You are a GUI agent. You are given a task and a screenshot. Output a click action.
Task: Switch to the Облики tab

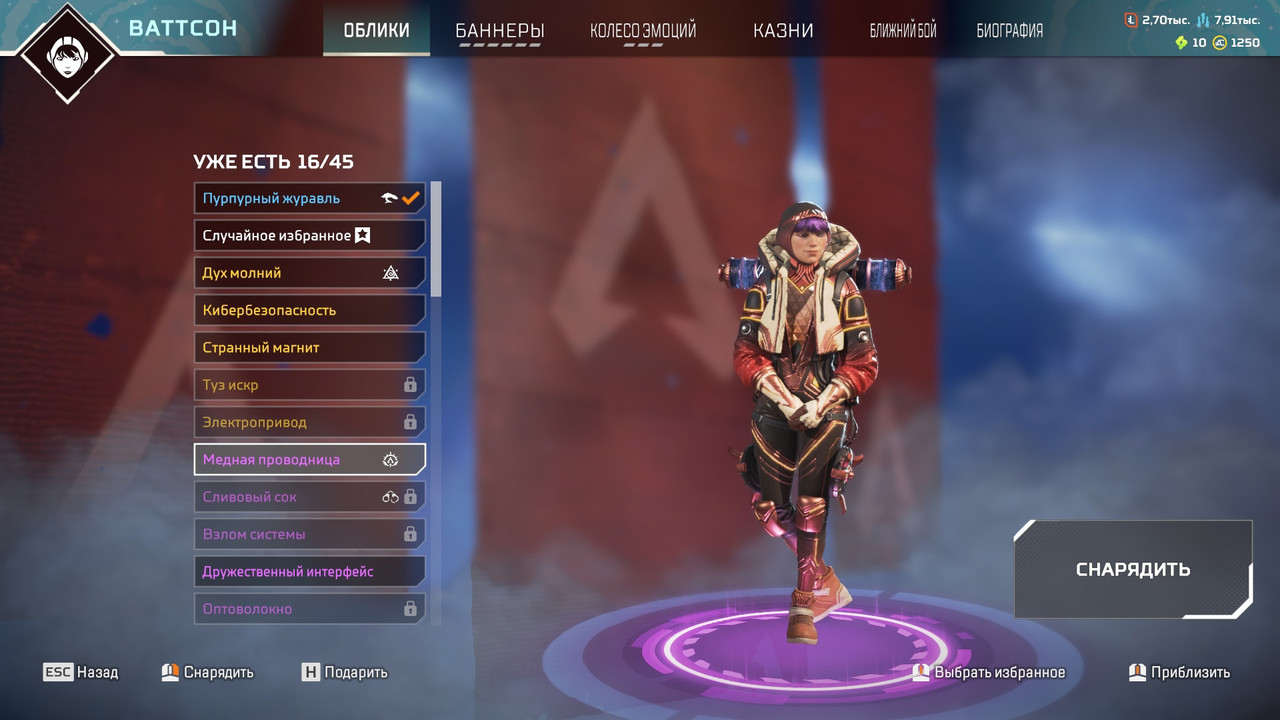pyautogui.click(x=376, y=30)
